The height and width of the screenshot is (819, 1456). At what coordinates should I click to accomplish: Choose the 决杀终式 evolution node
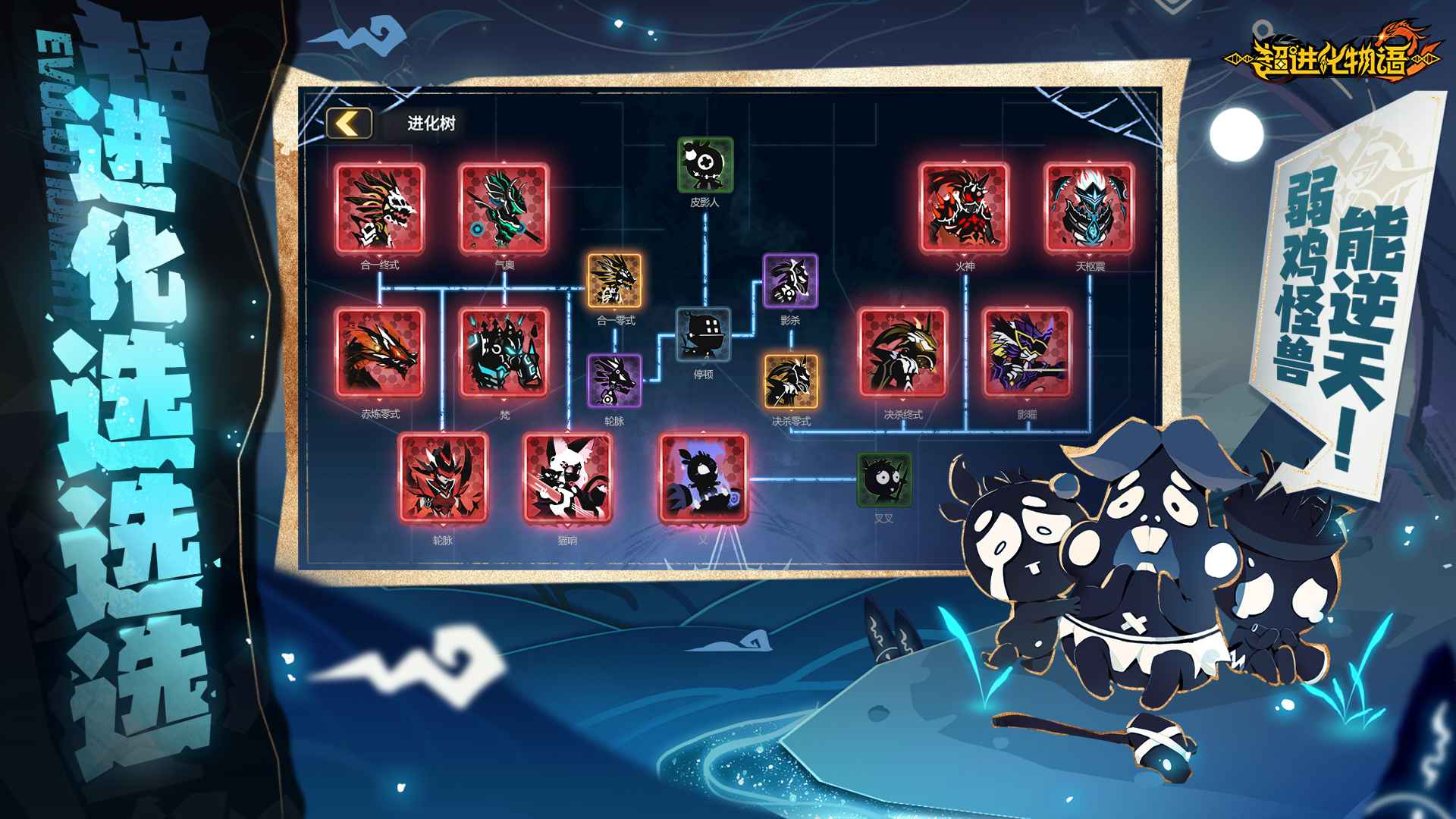click(902, 353)
